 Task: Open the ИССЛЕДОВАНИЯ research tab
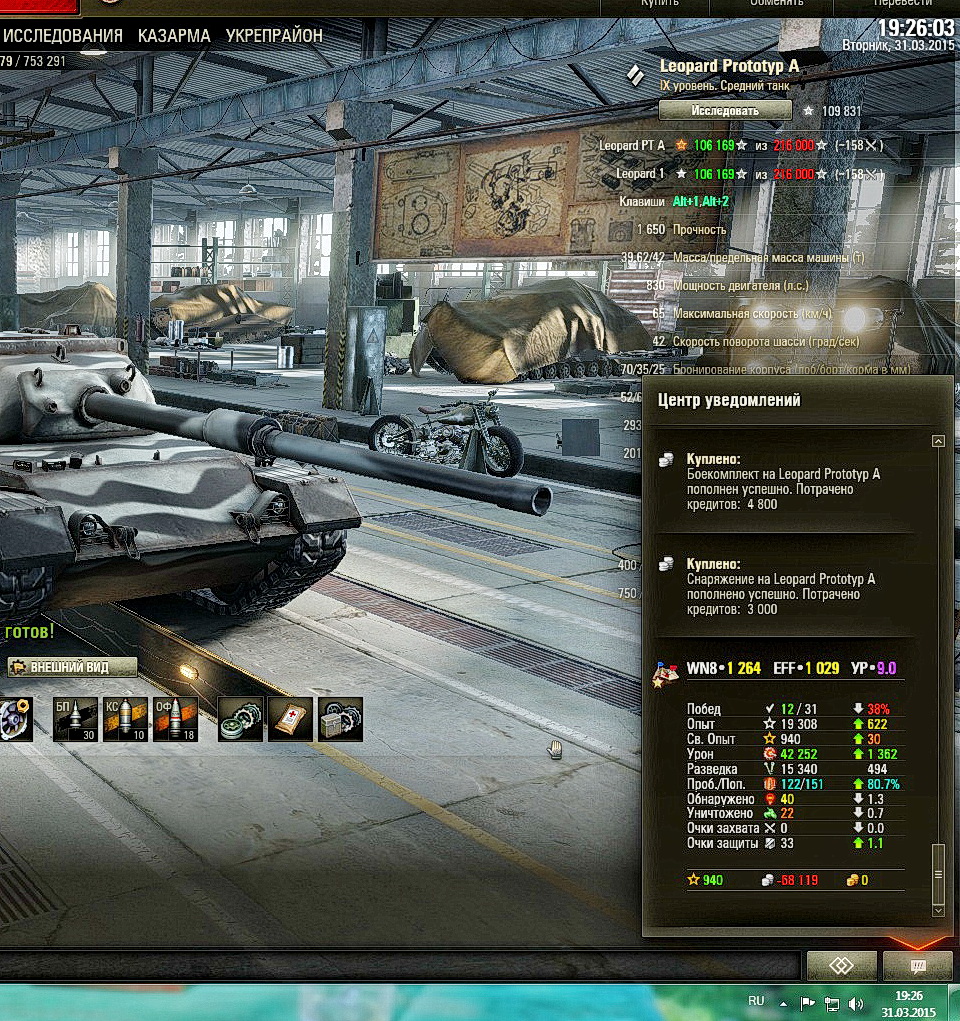(62, 36)
